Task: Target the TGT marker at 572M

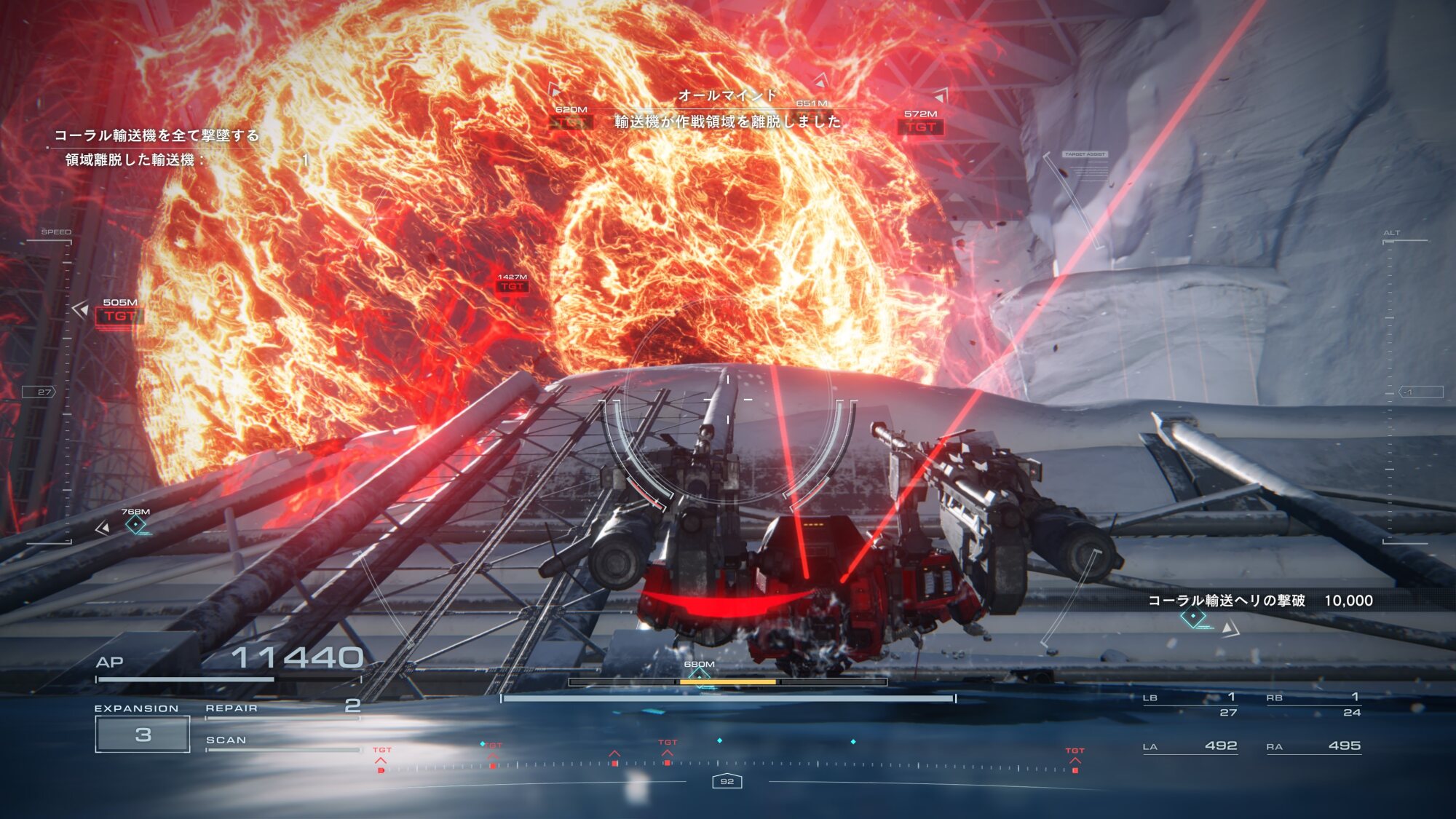Action: (921, 127)
